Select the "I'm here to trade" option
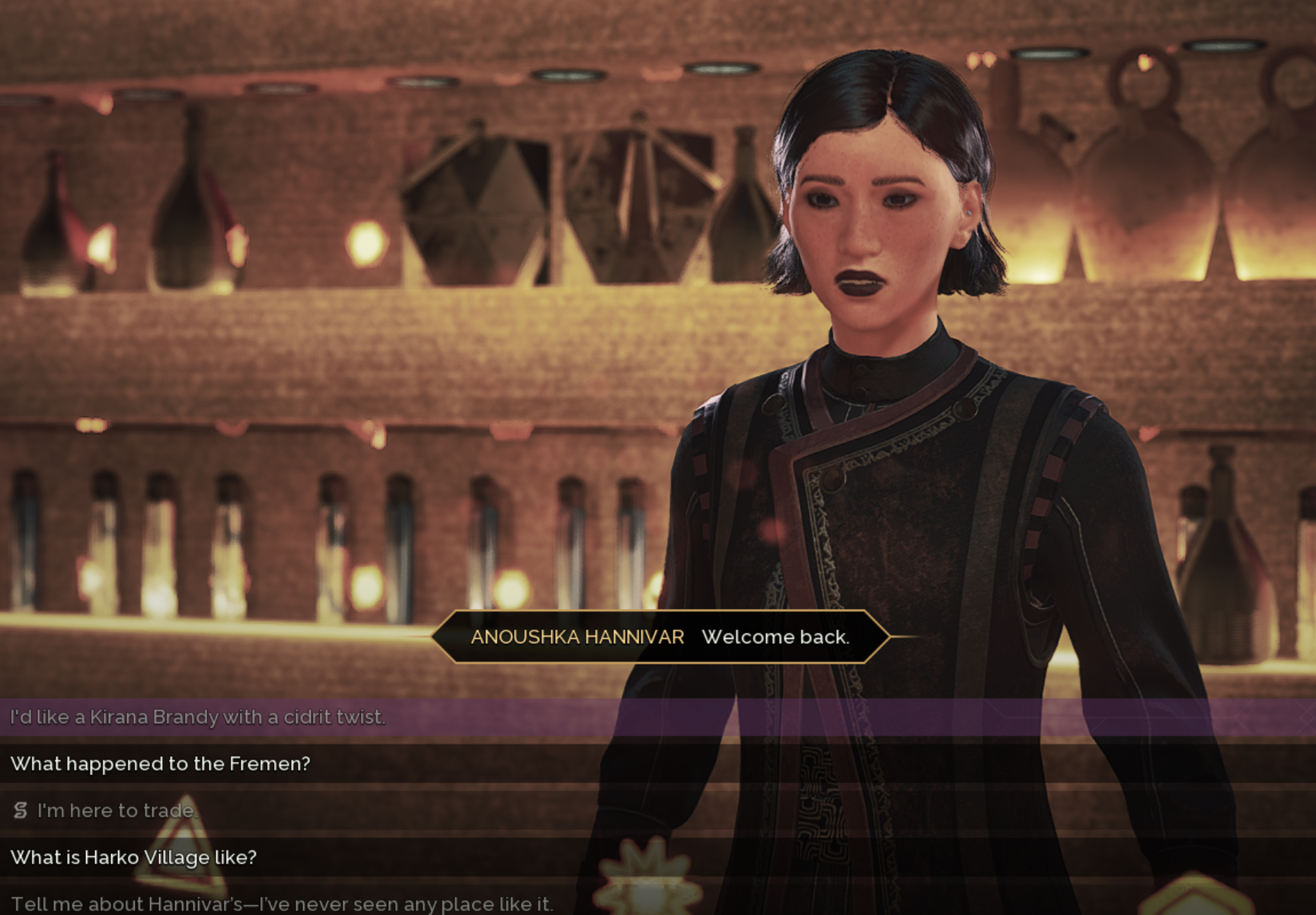The image size is (1316, 915). click(x=117, y=811)
